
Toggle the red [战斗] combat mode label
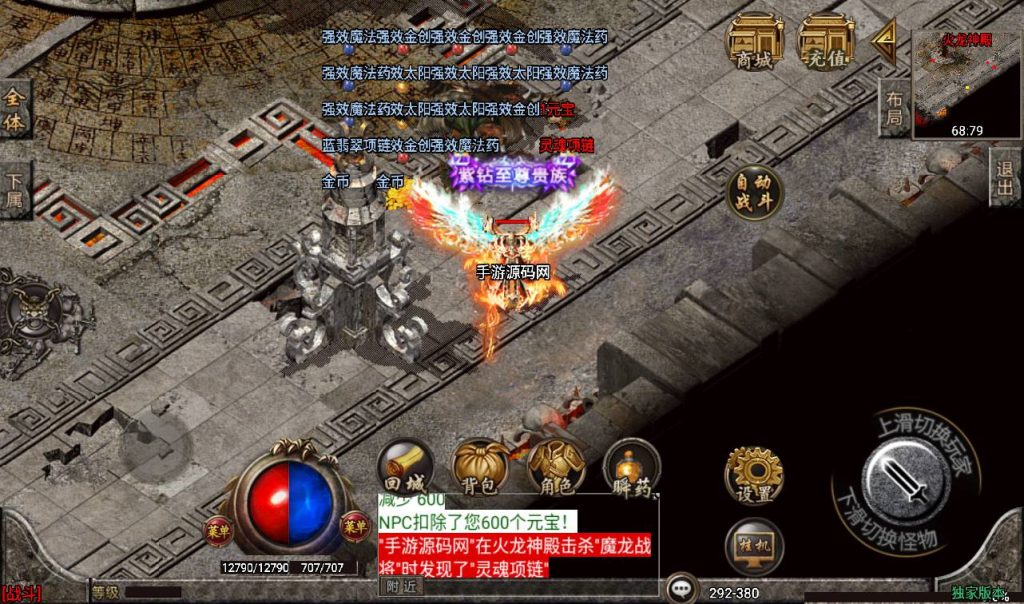pos(22,594)
